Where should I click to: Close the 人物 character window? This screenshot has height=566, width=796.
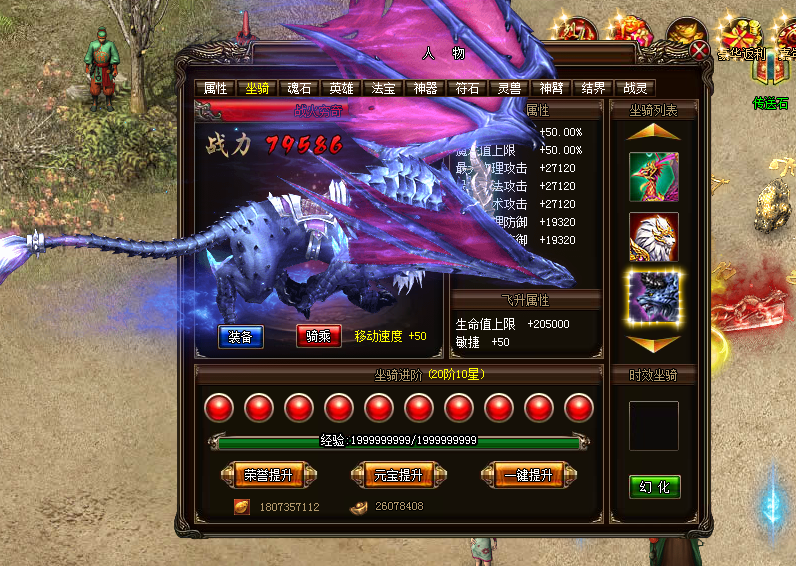700,48
